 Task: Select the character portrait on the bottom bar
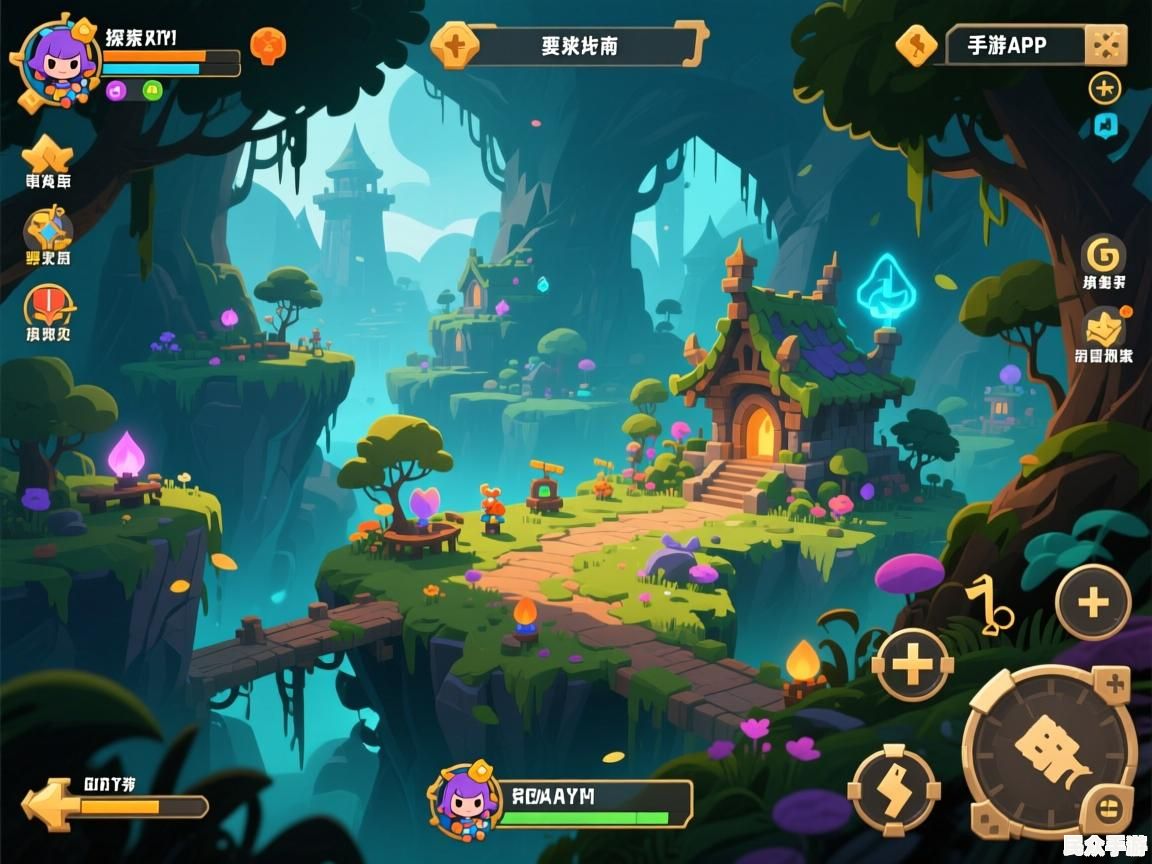point(465,801)
